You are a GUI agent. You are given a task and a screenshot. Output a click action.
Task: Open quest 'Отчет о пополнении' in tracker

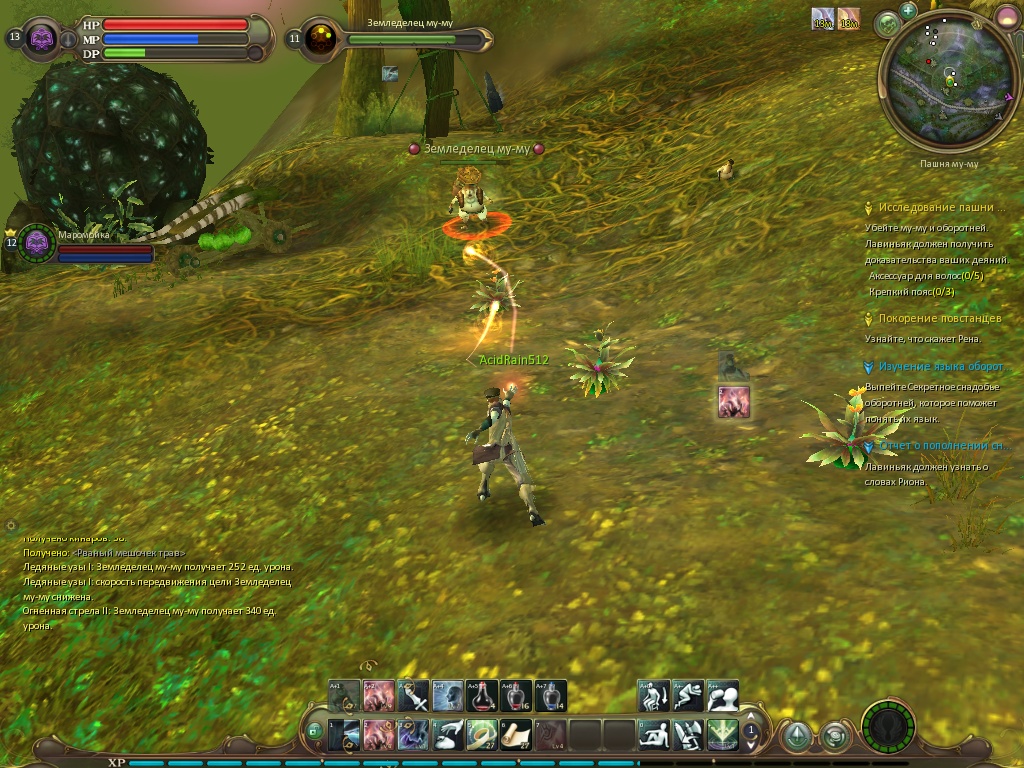(x=942, y=446)
